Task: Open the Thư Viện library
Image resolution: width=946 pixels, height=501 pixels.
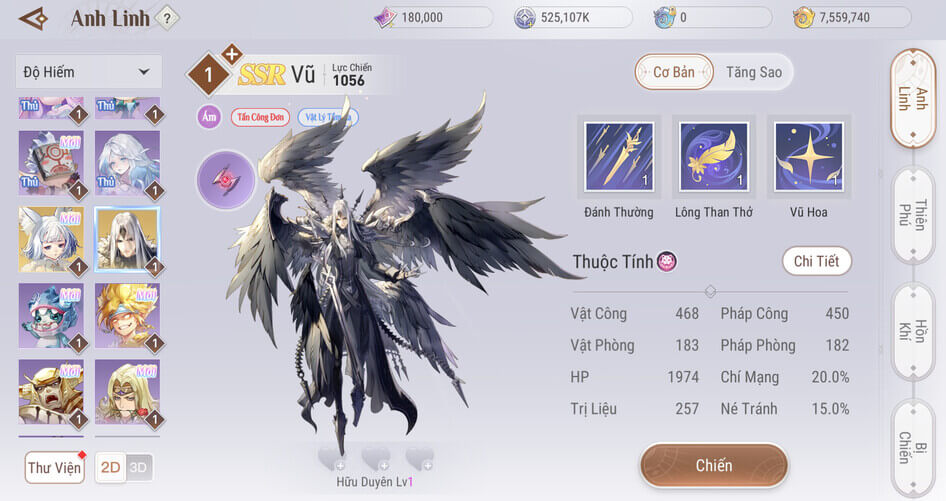Action: click(x=54, y=467)
